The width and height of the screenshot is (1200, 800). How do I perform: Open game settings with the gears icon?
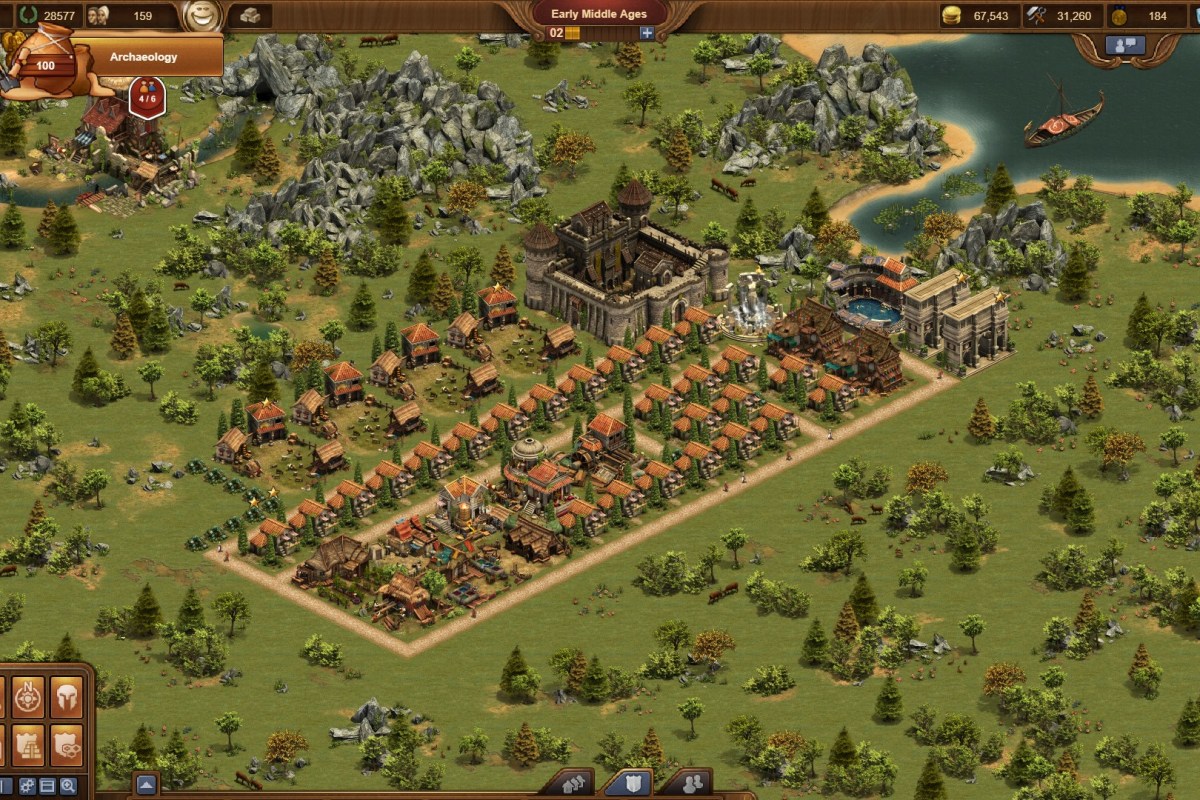point(27,786)
